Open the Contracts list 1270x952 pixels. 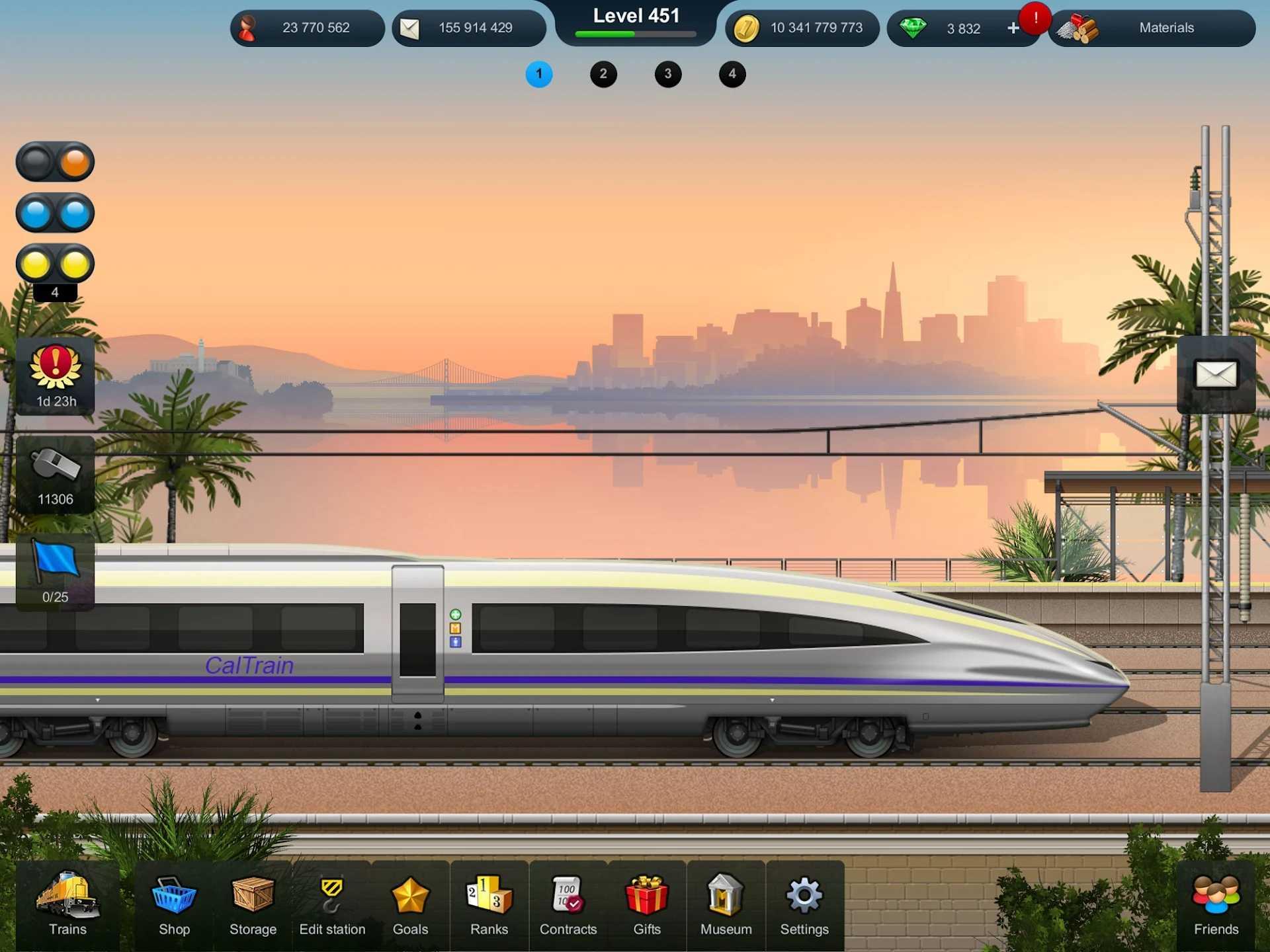tap(568, 906)
